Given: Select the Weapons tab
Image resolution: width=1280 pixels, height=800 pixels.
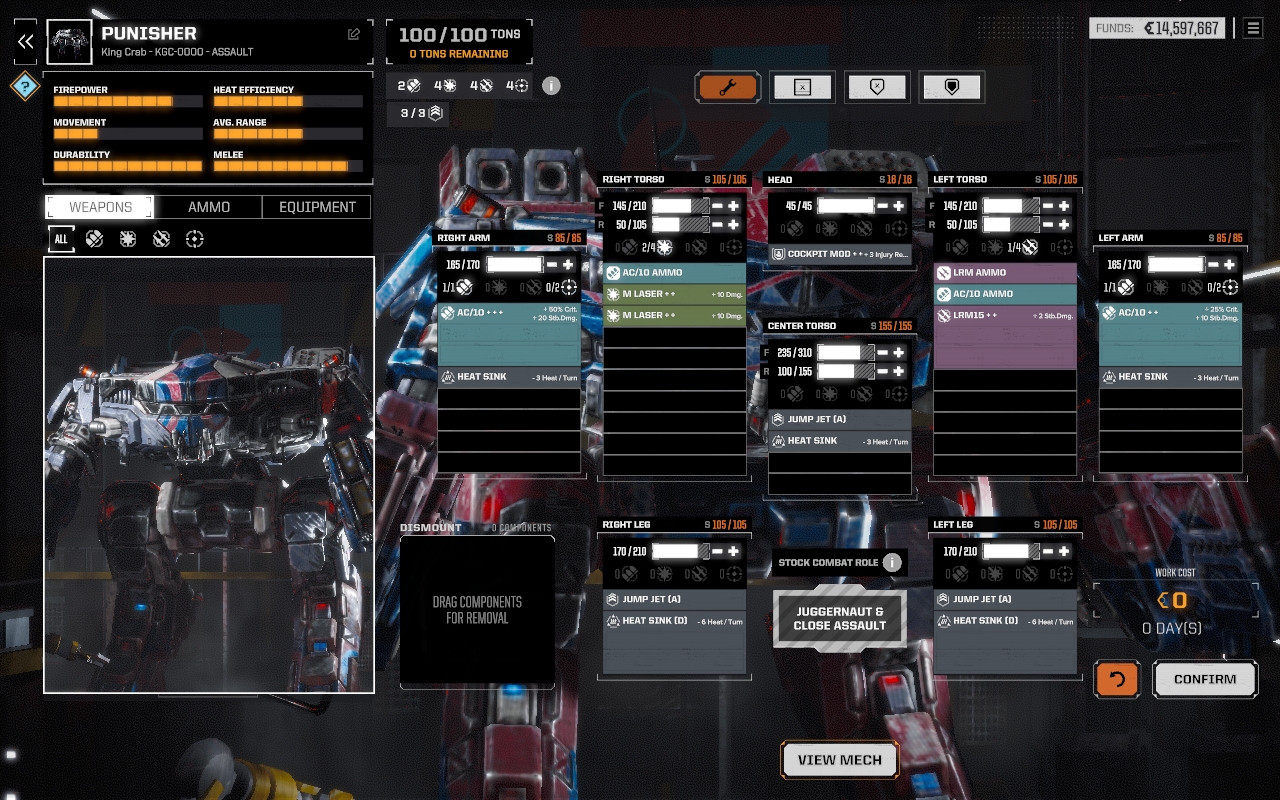Looking at the screenshot, I should pyautogui.click(x=100, y=207).
